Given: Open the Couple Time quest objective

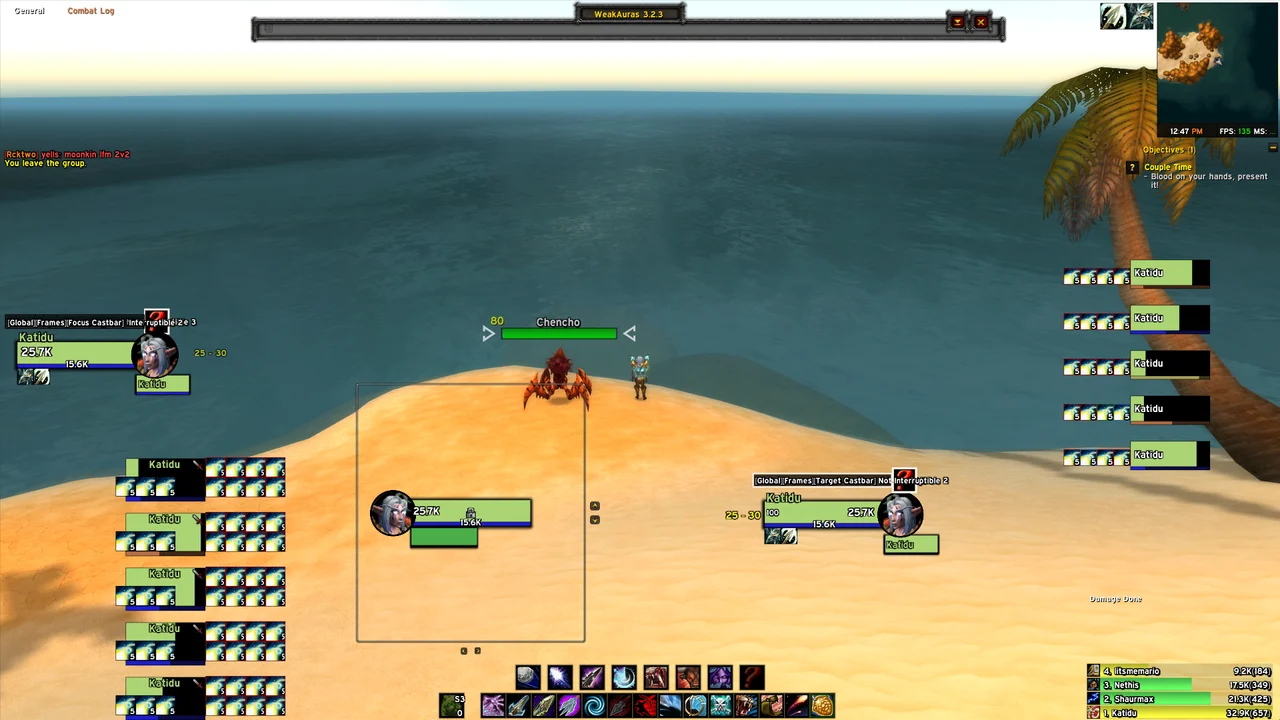Looking at the screenshot, I should pyautogui.click(x=1168, y=167).
